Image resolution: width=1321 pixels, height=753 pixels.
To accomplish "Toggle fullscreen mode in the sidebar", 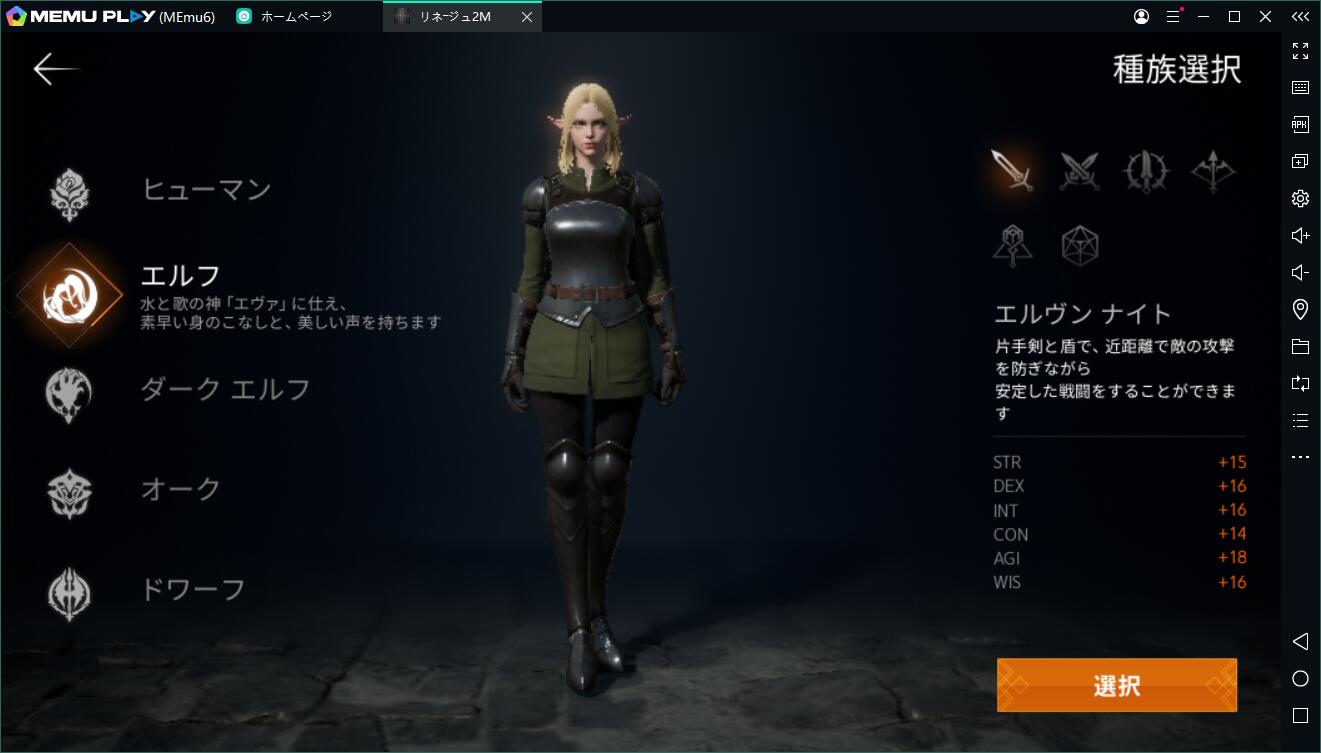I will click(1300, 52).
